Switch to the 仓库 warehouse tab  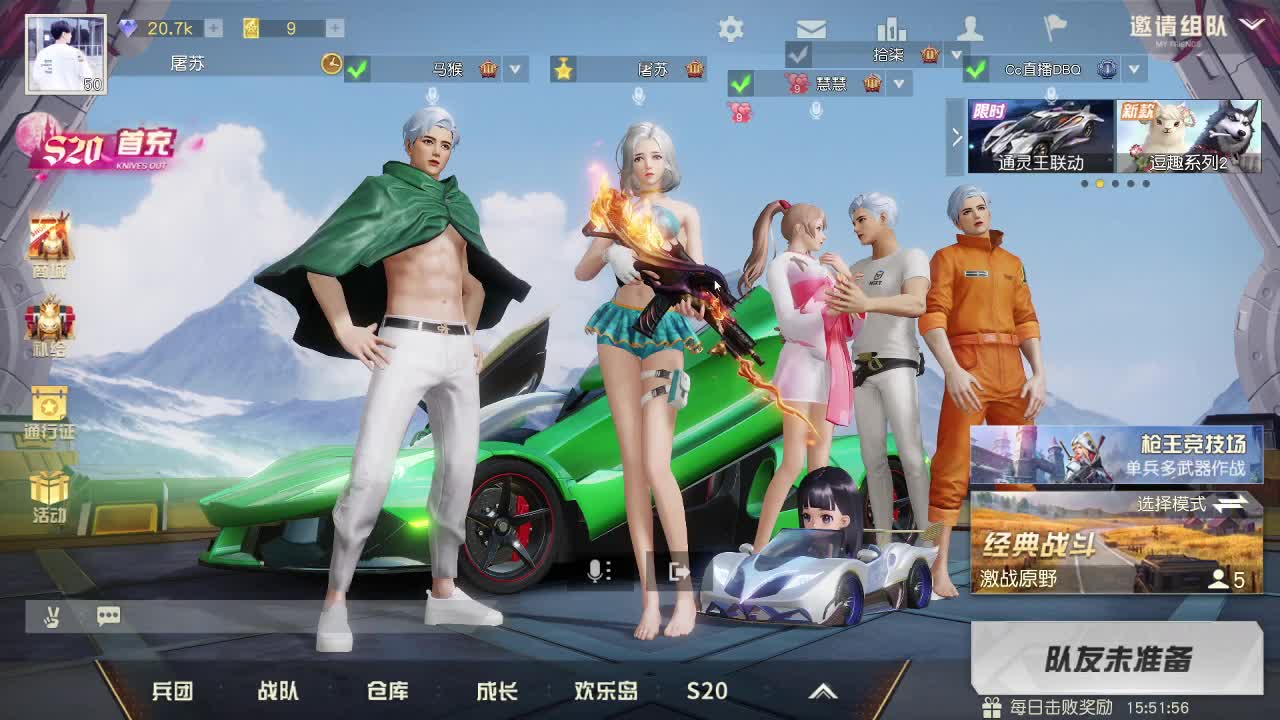click(389, 690)
